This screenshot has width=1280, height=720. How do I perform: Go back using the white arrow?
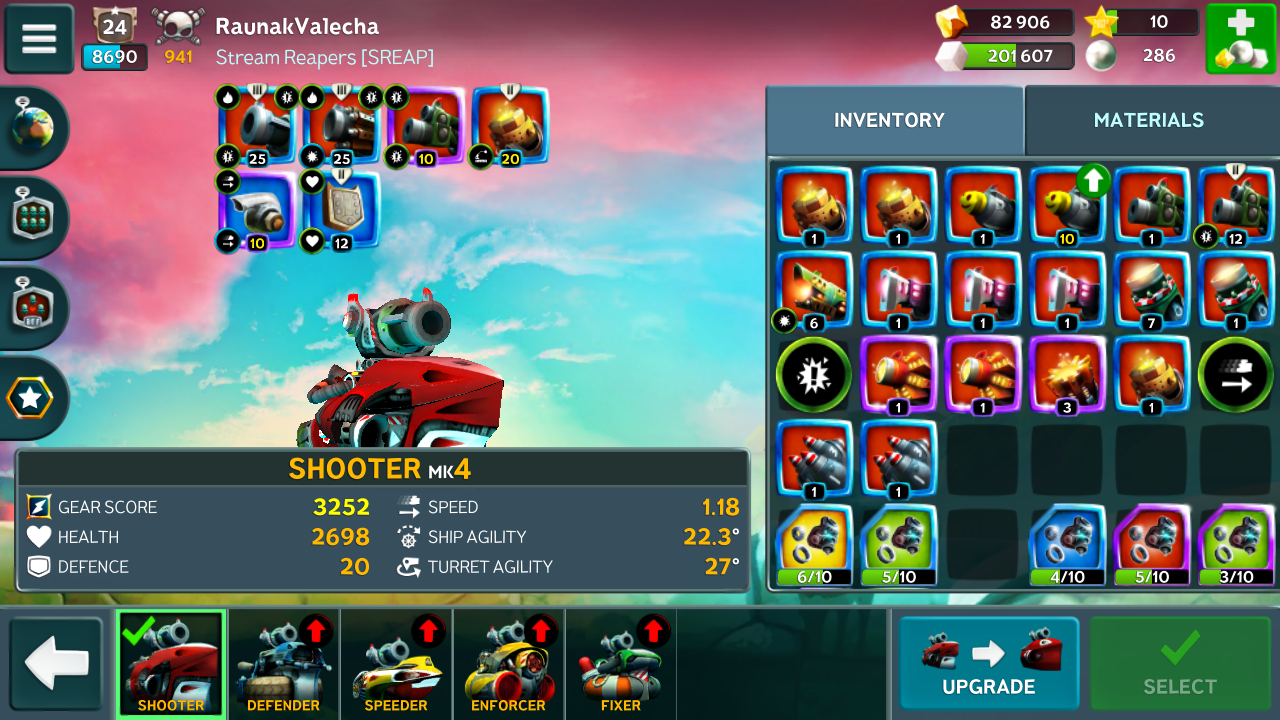point(57,663)
